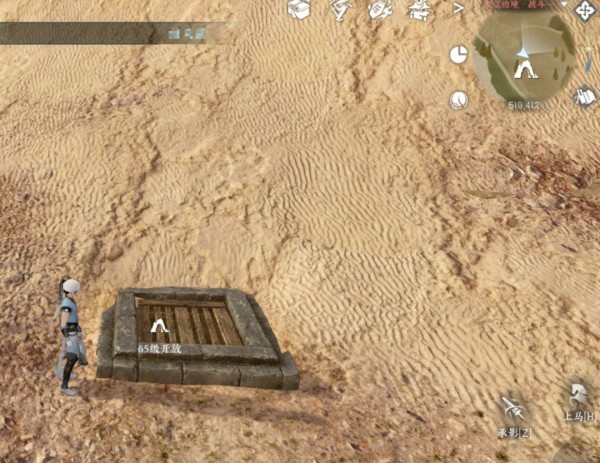This screenshot has width=600, height=463.
Task: Open the map scroll icon below move icon
Action: tap(586, 96)
